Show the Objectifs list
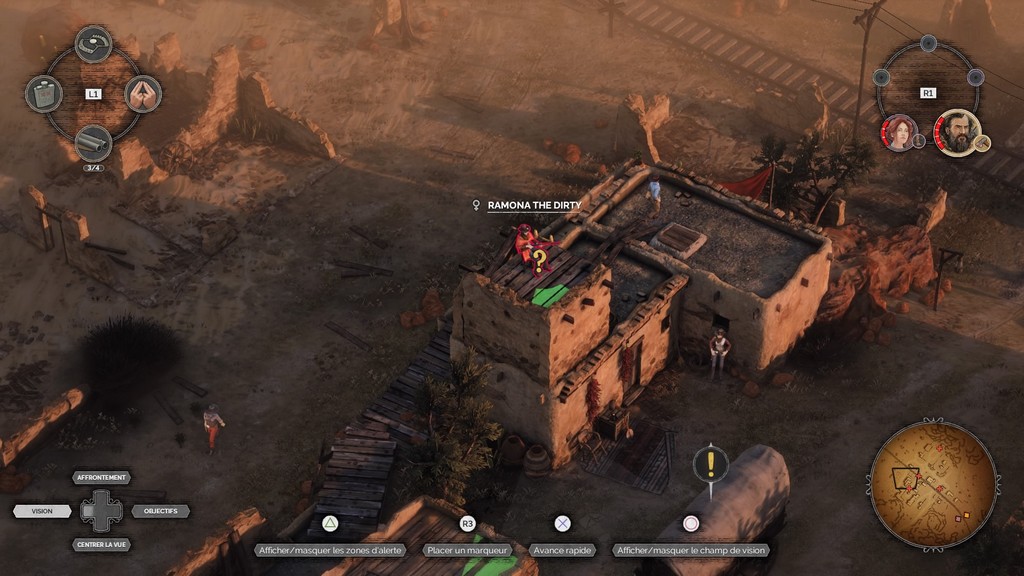 pyautogui.click(x=160, y=511)
